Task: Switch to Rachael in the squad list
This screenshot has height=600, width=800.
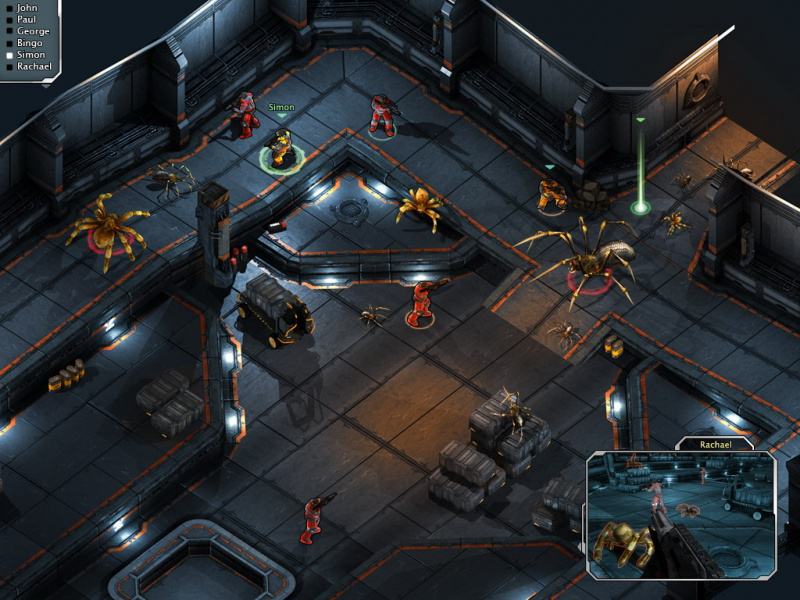Action: (34, 67)
